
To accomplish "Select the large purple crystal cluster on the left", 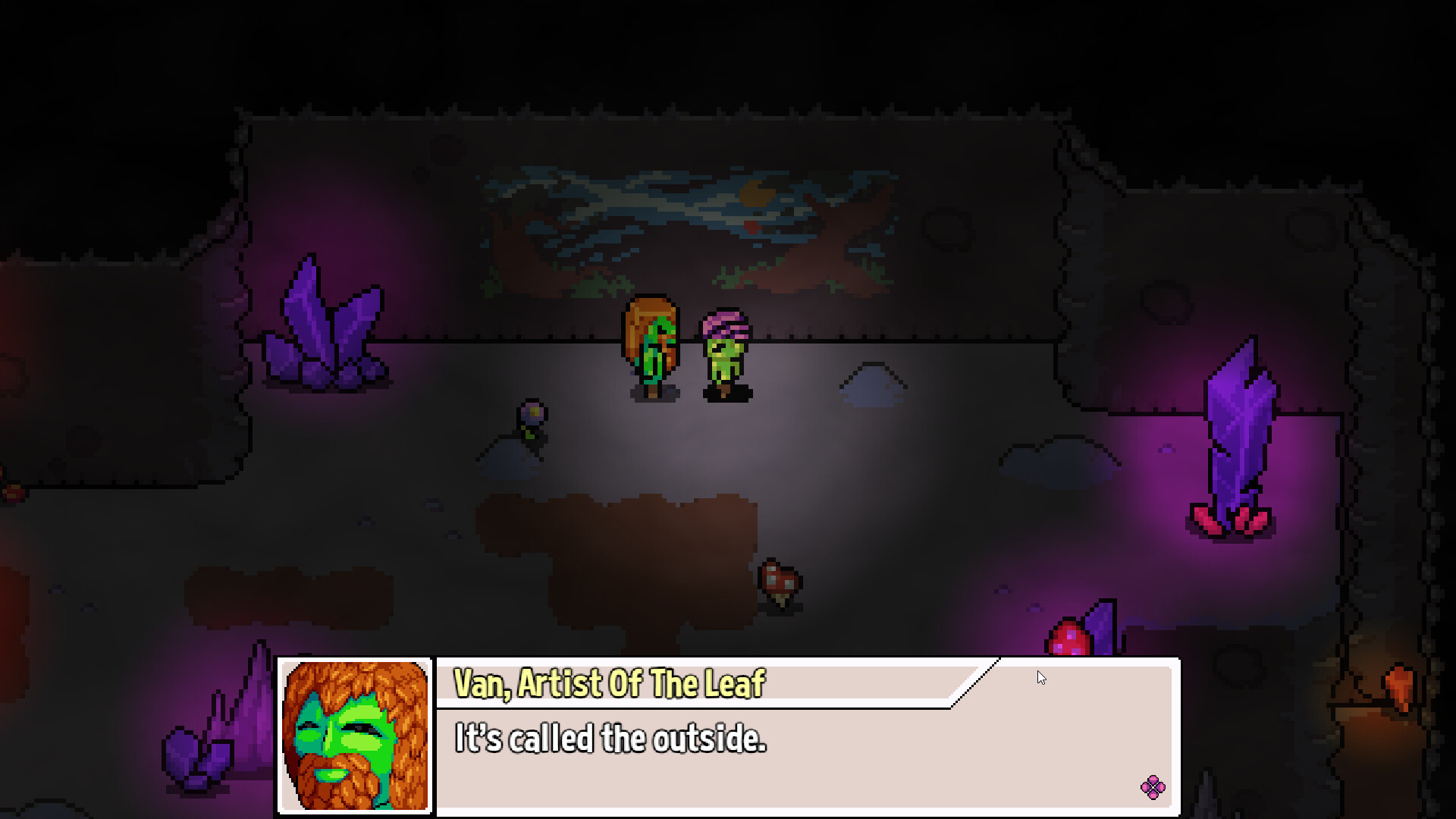I will (x=326, y=326).
